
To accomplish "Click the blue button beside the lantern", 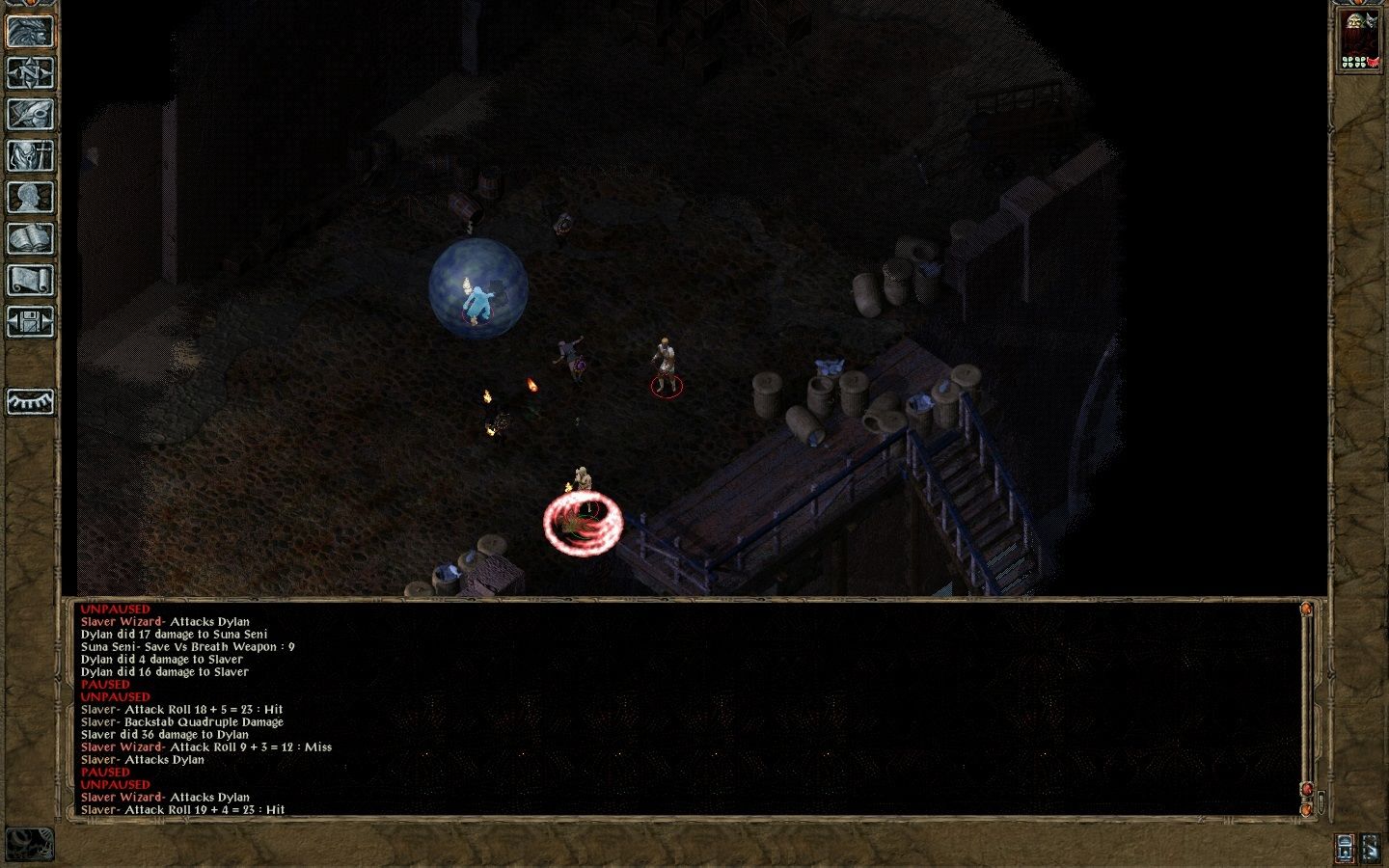I will click(1371, 848).
